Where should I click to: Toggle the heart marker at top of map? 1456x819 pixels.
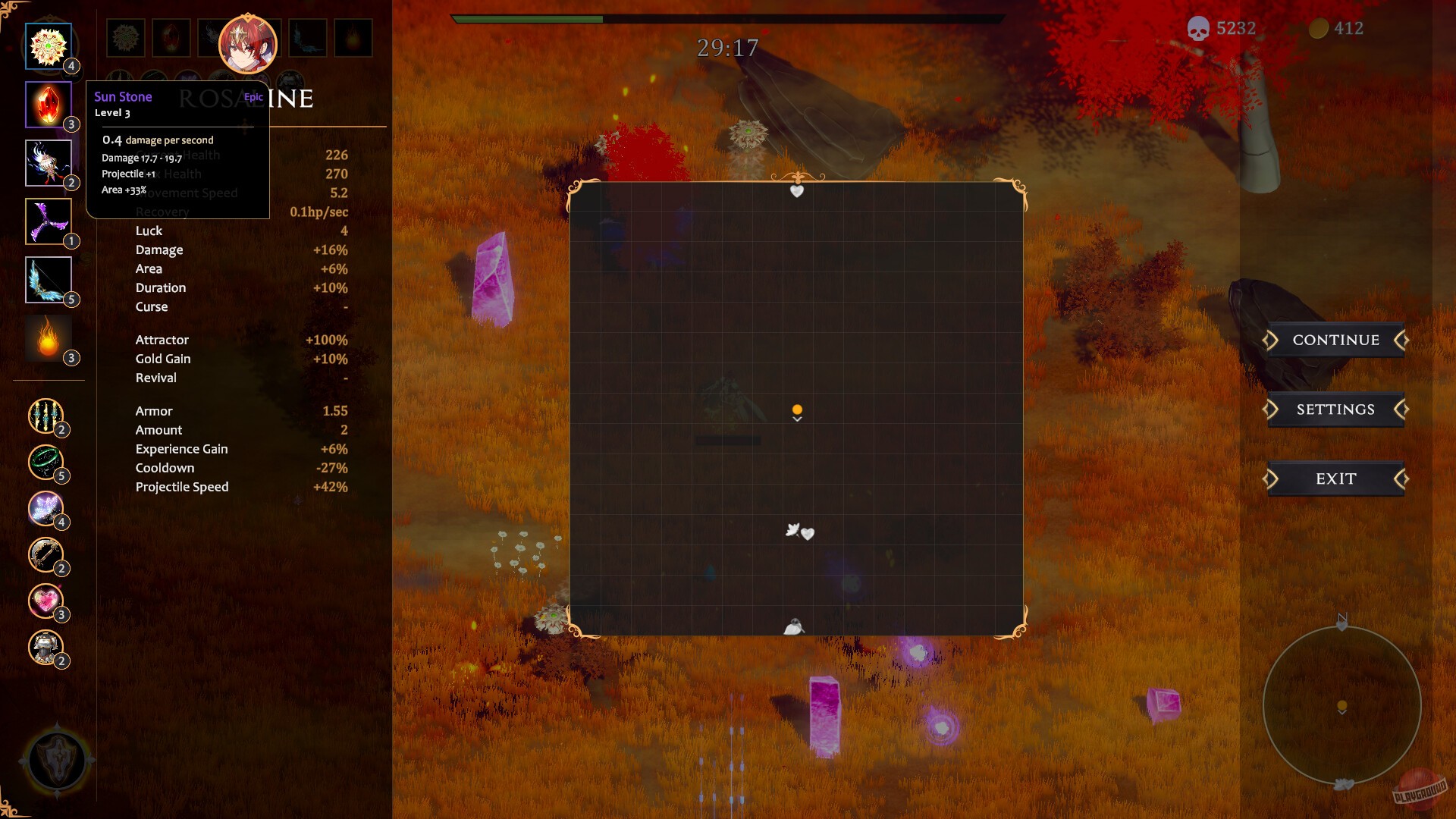[x=795, y=192]
